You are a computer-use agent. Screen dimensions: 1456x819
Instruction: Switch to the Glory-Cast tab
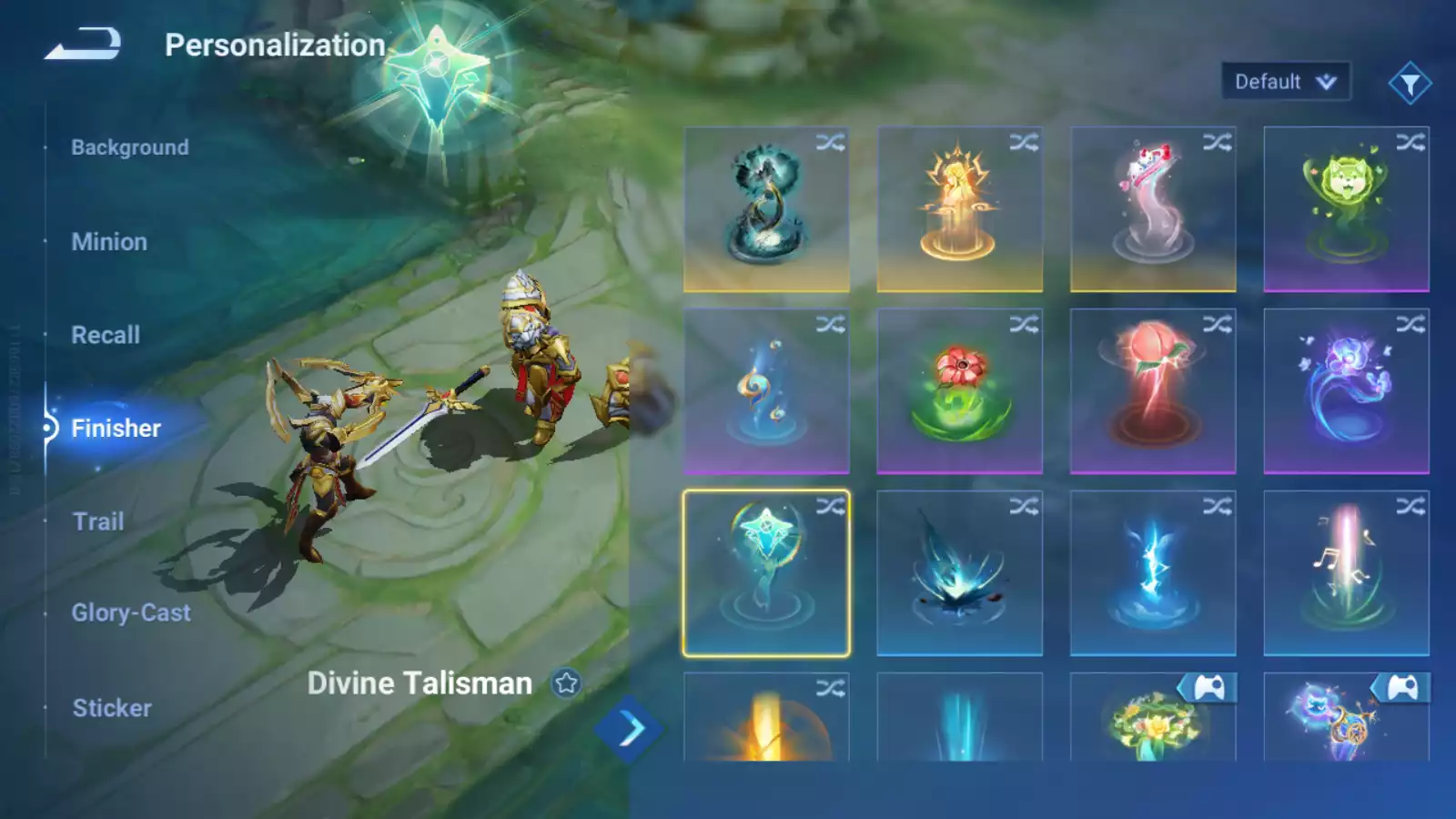(x=131, y=613)
